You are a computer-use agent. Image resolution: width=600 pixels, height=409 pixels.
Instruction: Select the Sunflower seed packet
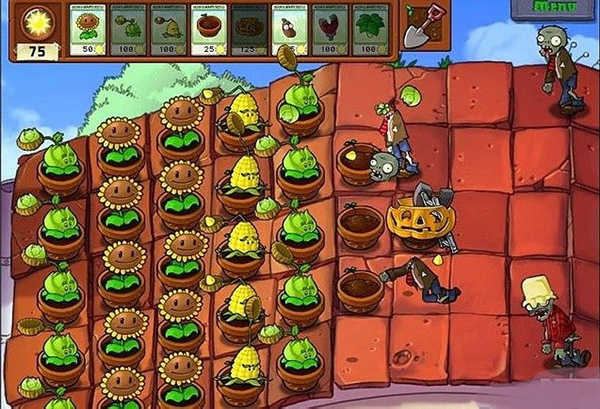pyautogui.click(x=88, y=29)
